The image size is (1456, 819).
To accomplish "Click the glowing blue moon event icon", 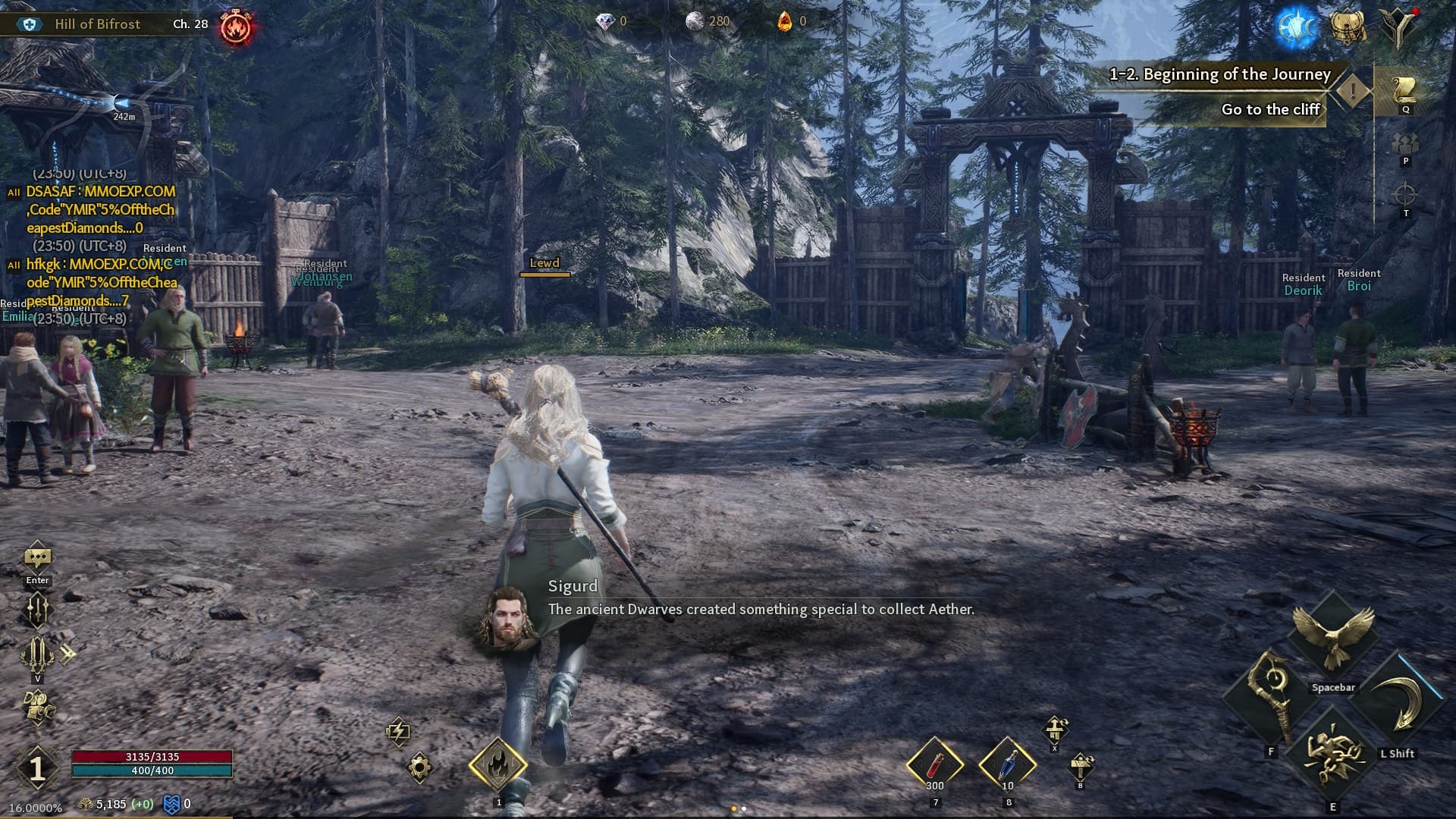I will click(1295, 27).
